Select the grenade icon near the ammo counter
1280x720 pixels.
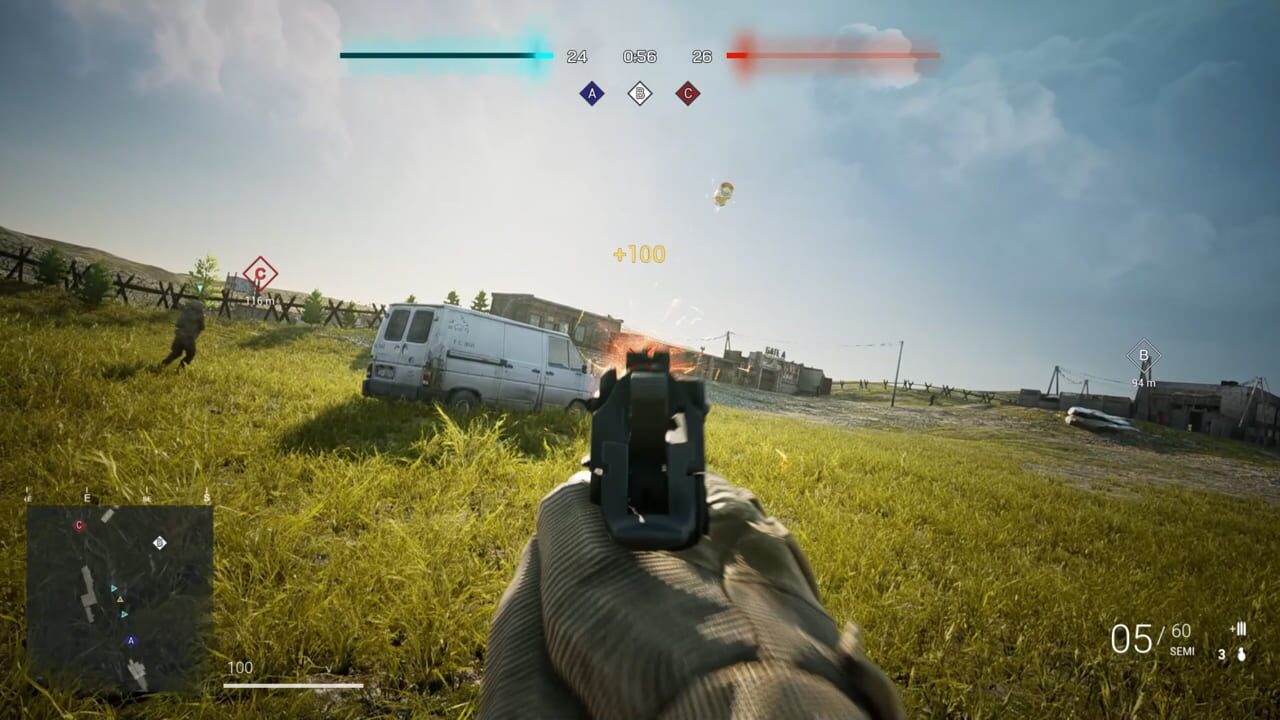pos(1241,655)
